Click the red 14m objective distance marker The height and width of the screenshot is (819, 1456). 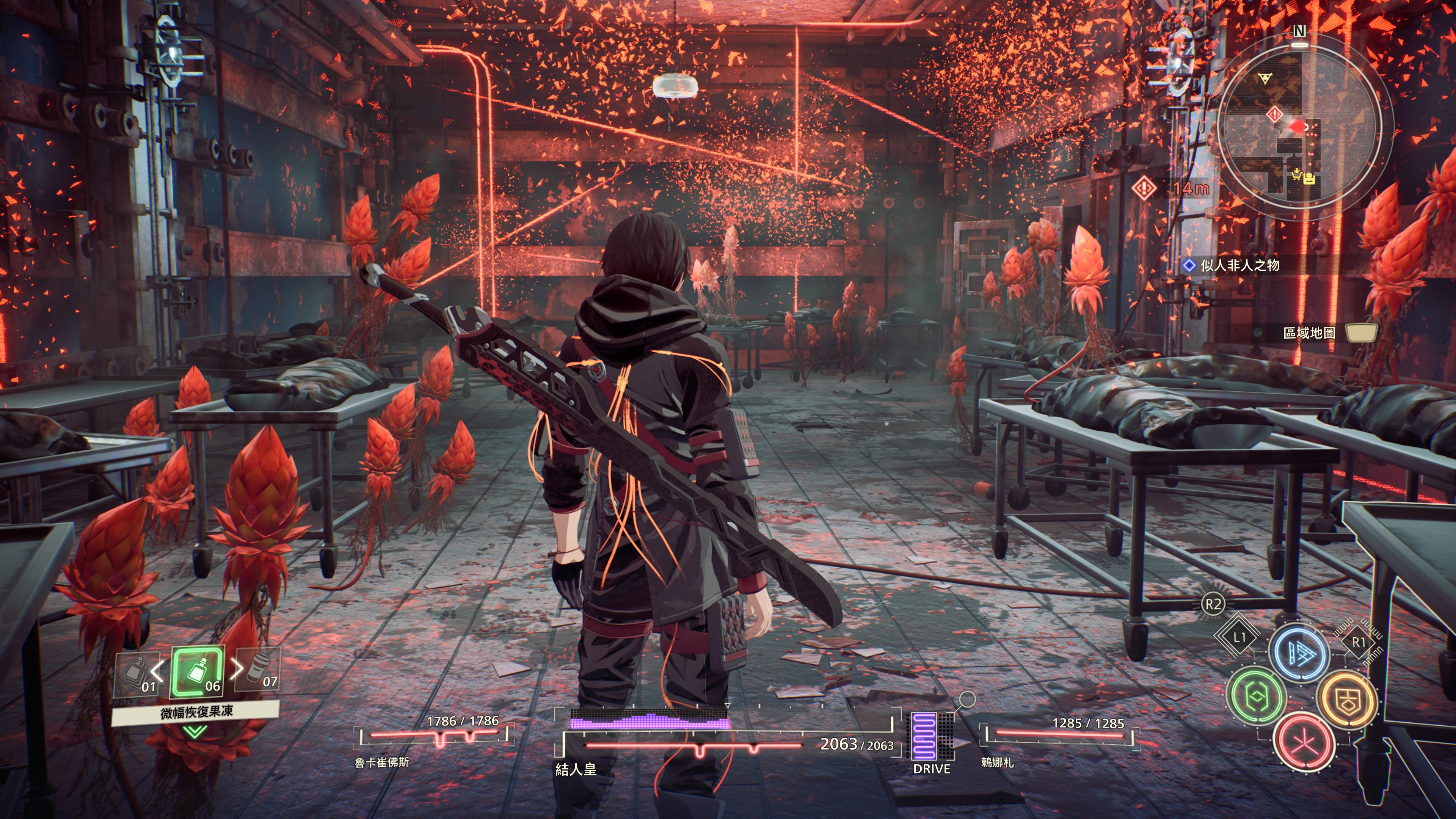[x=1145, y=188]
